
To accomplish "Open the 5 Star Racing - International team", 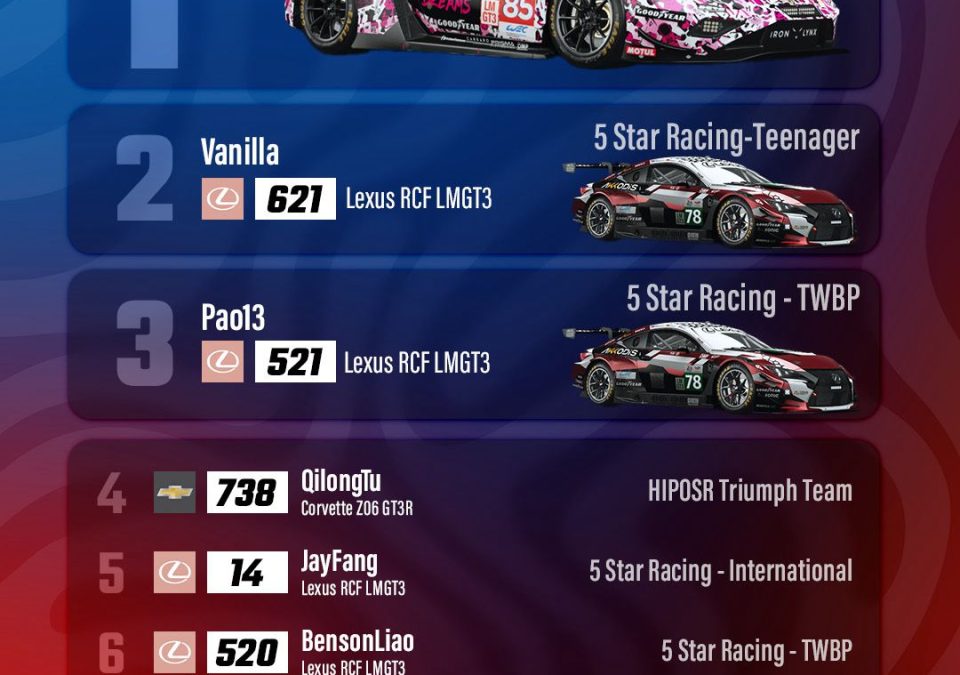I will pos(720,571).
